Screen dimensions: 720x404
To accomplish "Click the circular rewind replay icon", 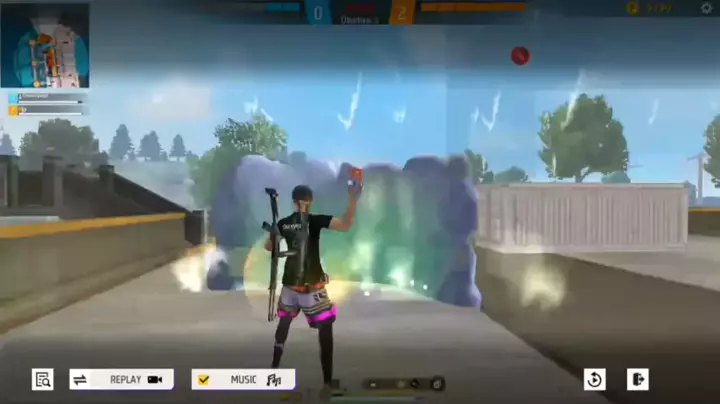I will [594, 379].
